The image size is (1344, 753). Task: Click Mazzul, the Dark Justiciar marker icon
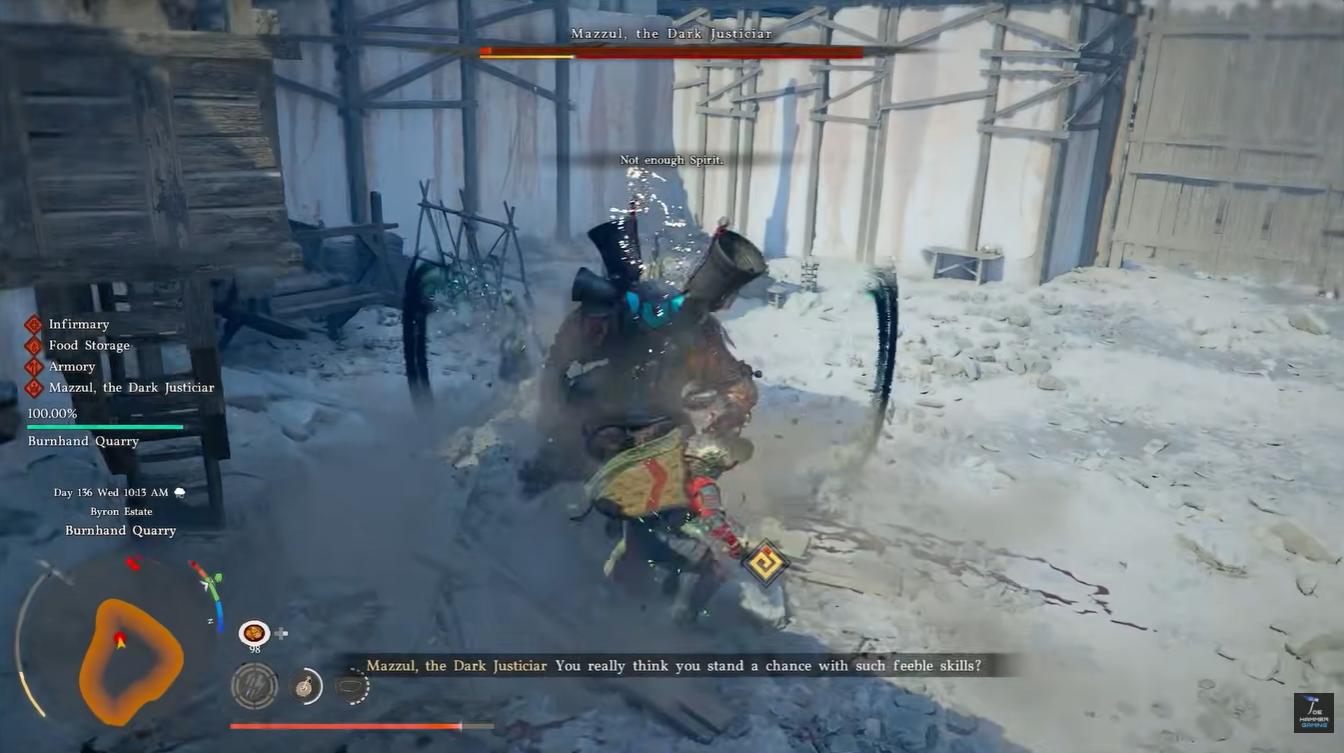point(33,387)
